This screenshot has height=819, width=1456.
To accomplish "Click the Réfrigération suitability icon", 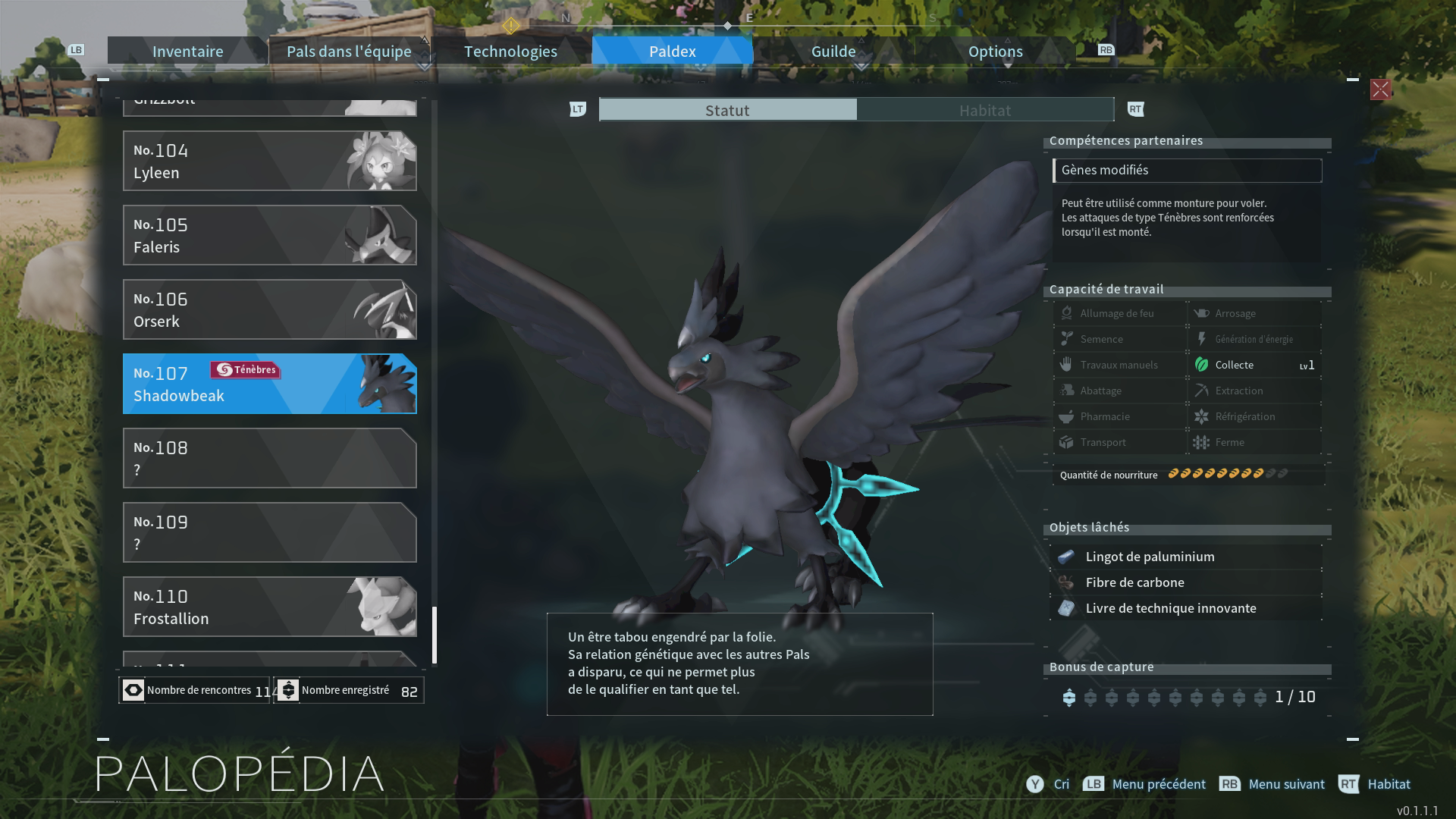I will [1202, 416].
